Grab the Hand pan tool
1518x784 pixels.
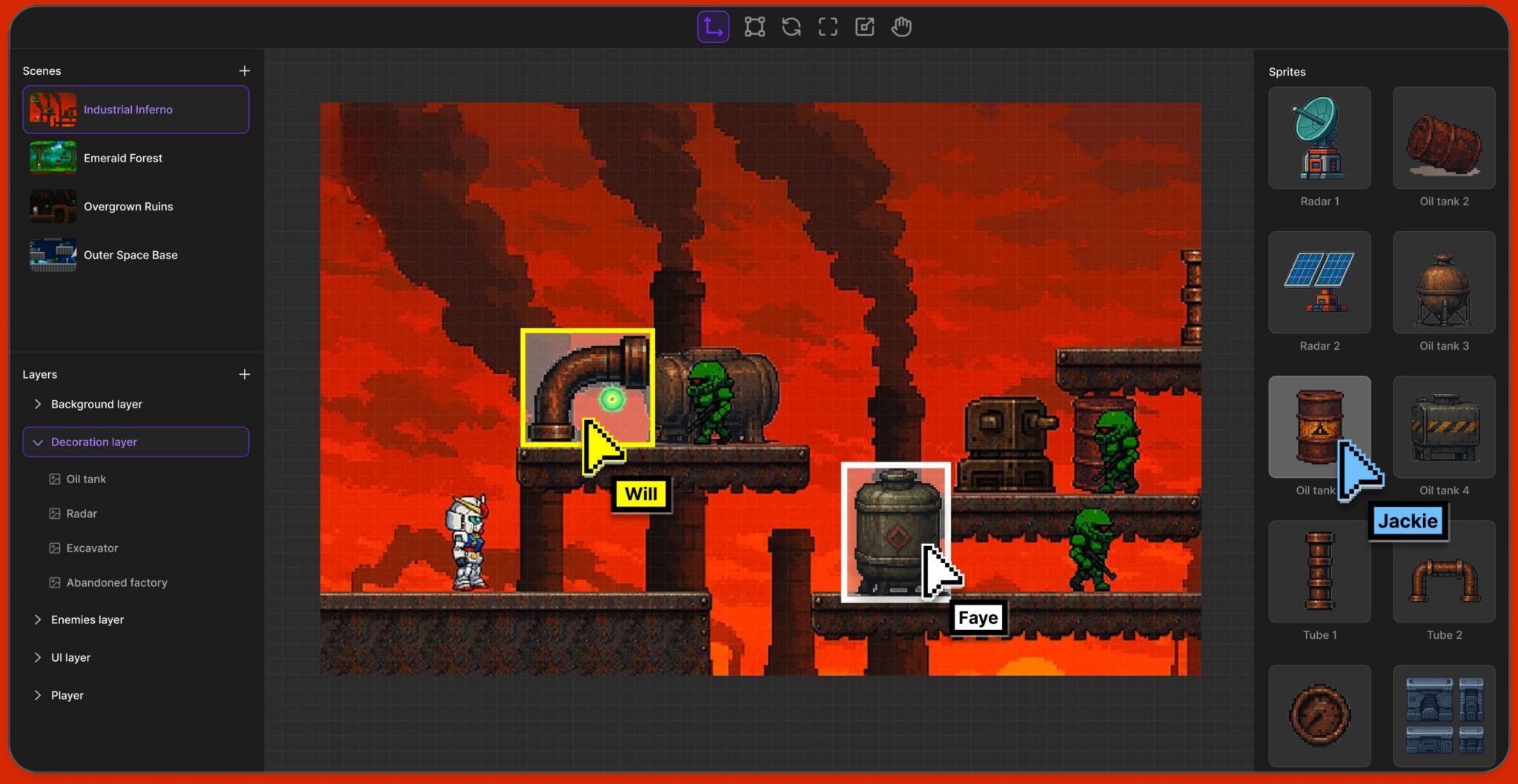click(x=901, y=27)
